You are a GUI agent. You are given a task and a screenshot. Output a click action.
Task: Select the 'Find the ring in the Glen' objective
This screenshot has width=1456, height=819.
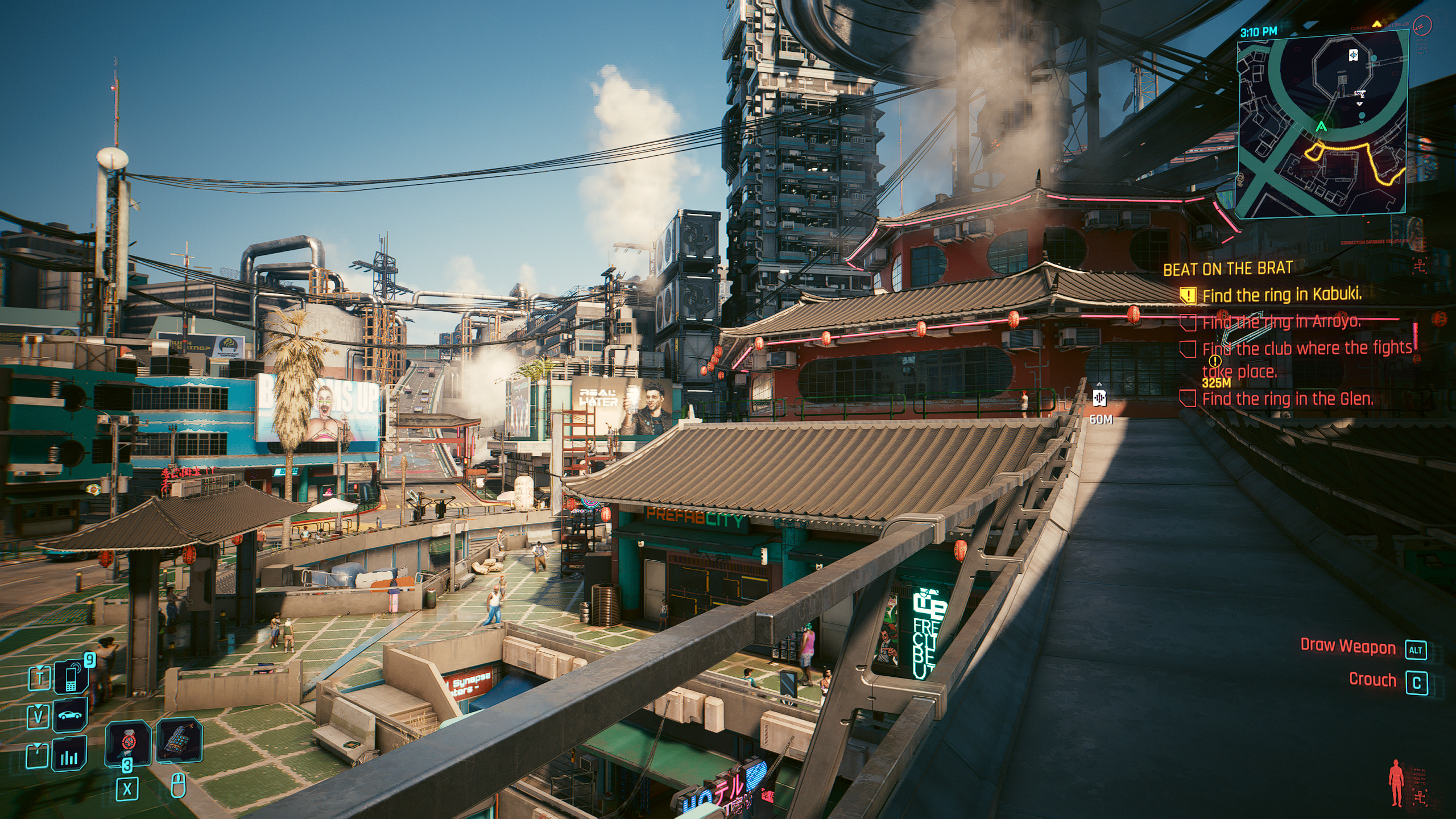(1287, 399)
